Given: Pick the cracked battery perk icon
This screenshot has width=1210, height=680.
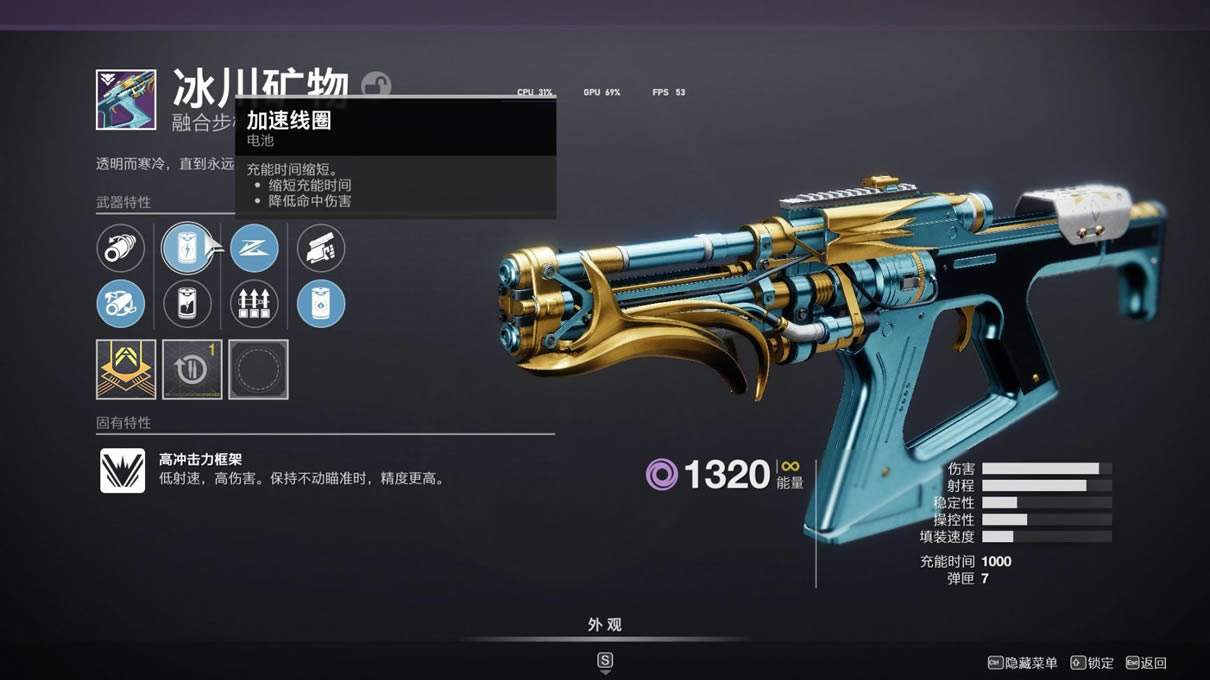Looking at the screenshot, I should 187,304.
